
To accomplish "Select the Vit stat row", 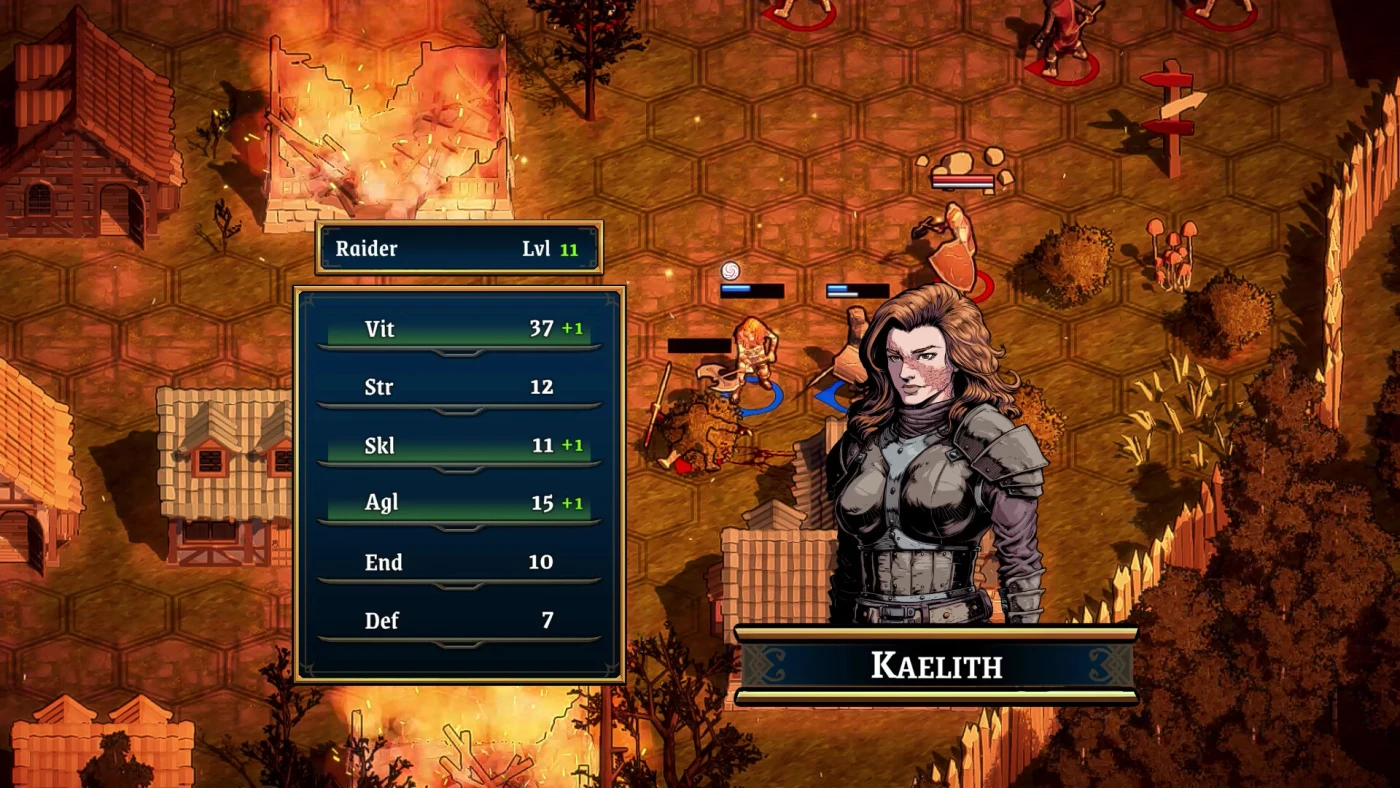I will tap(459, 329).
